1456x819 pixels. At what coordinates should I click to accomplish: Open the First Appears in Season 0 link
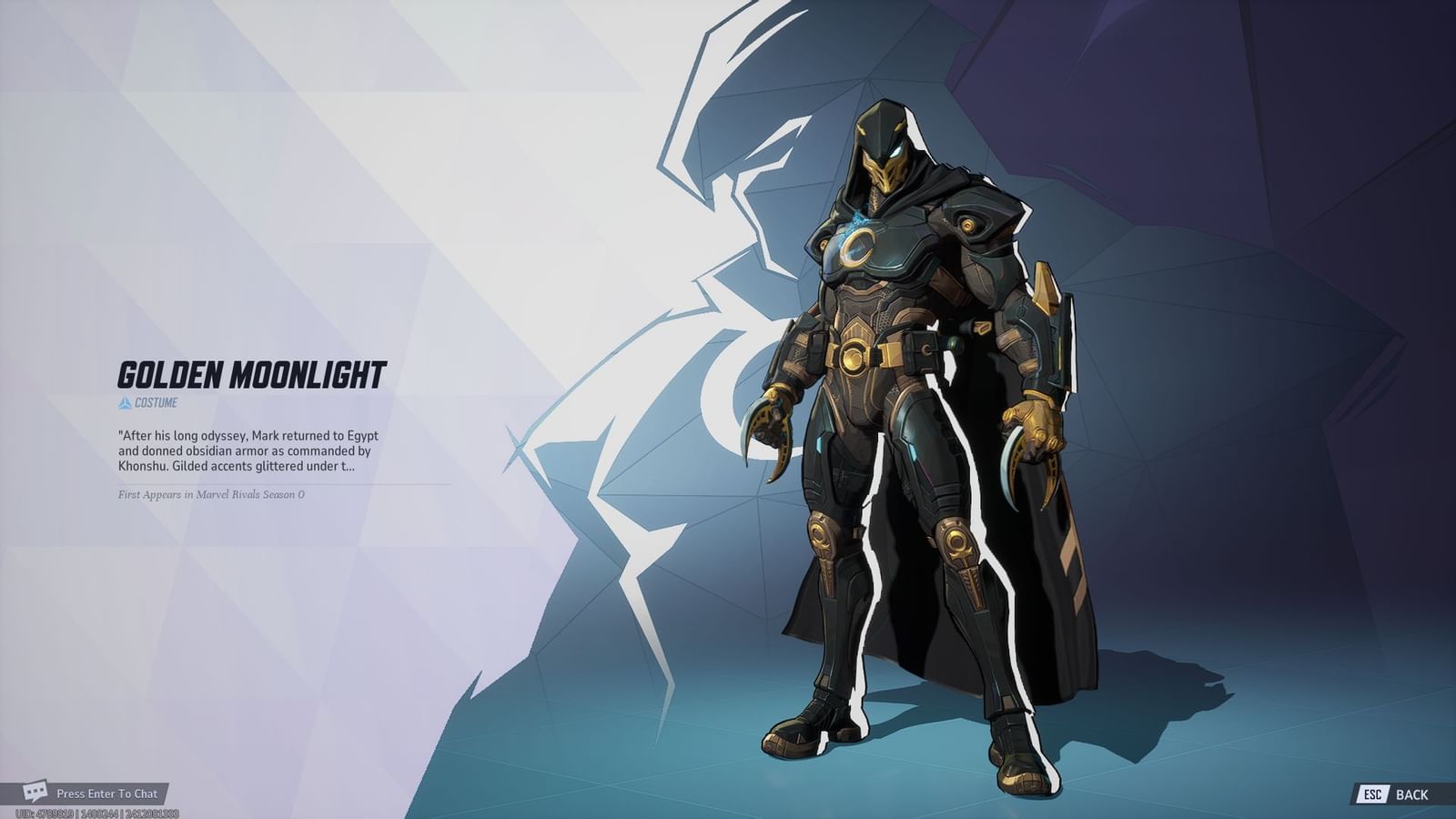click(x=211, y=495)
